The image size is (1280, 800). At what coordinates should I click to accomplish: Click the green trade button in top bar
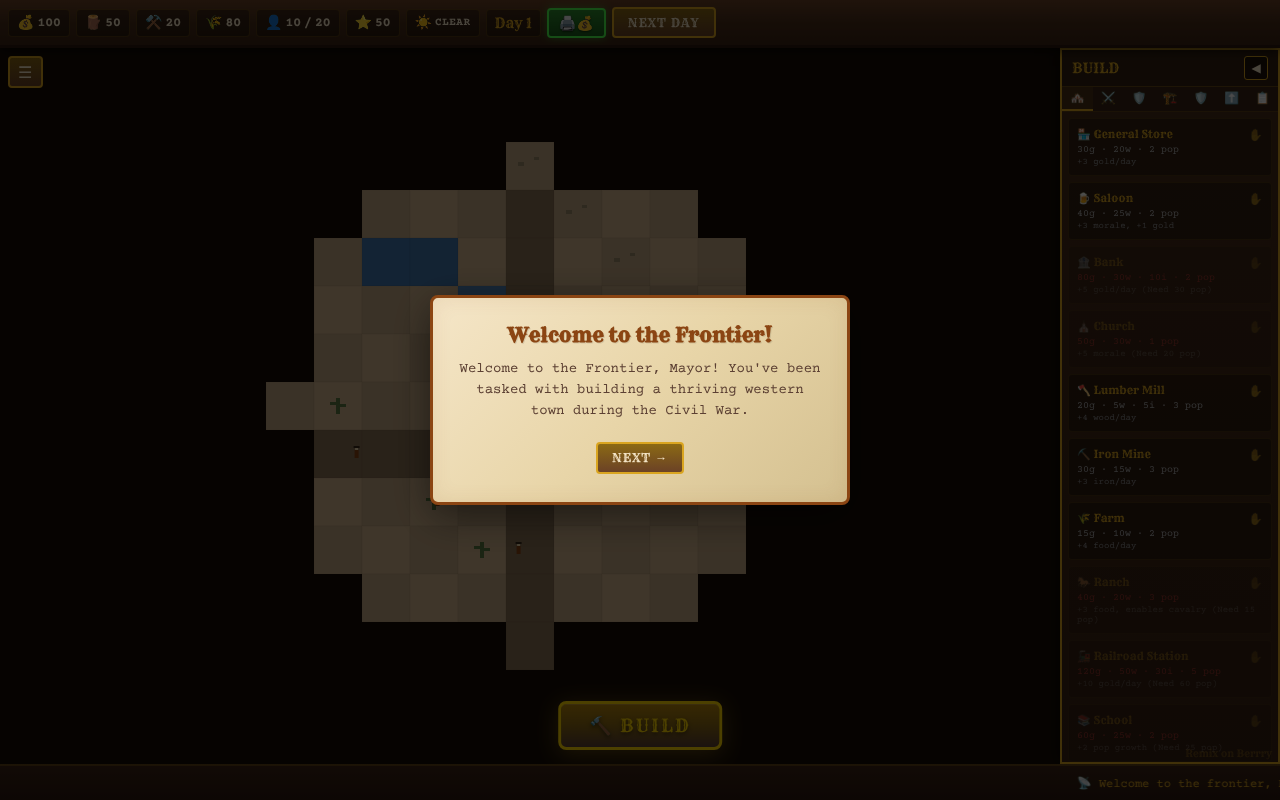[576, 22]
